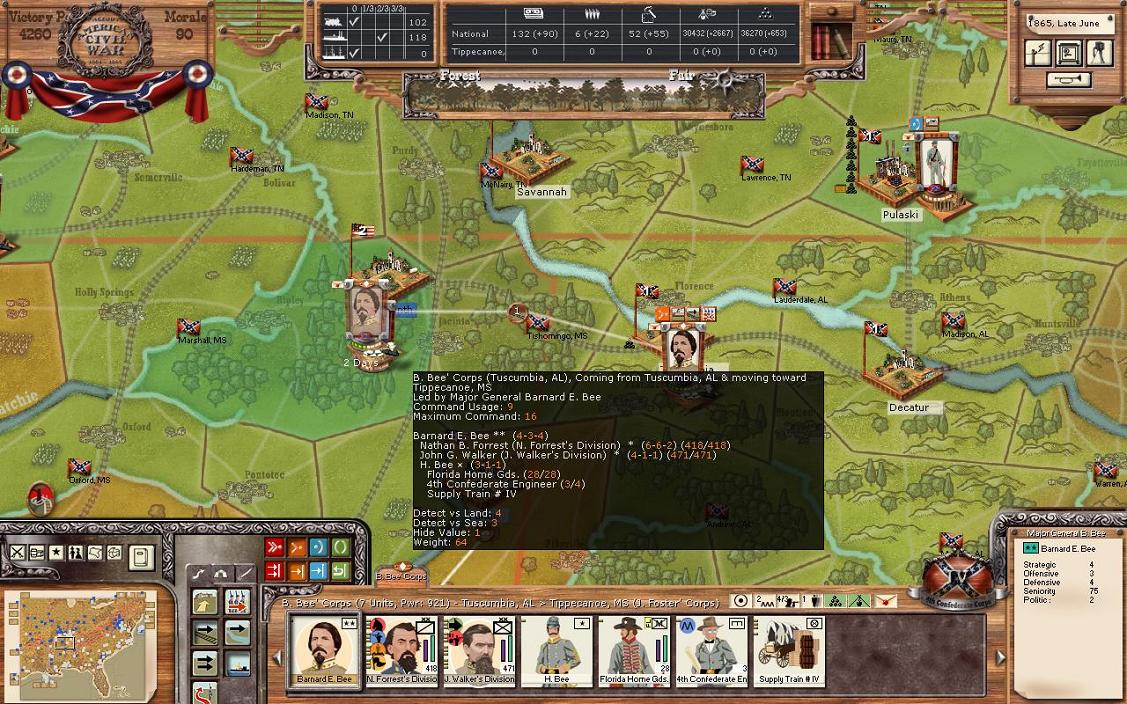Sound the bugle end-turn button
This screenshot has height=704, width=1127.
[x=1069, y=80]
